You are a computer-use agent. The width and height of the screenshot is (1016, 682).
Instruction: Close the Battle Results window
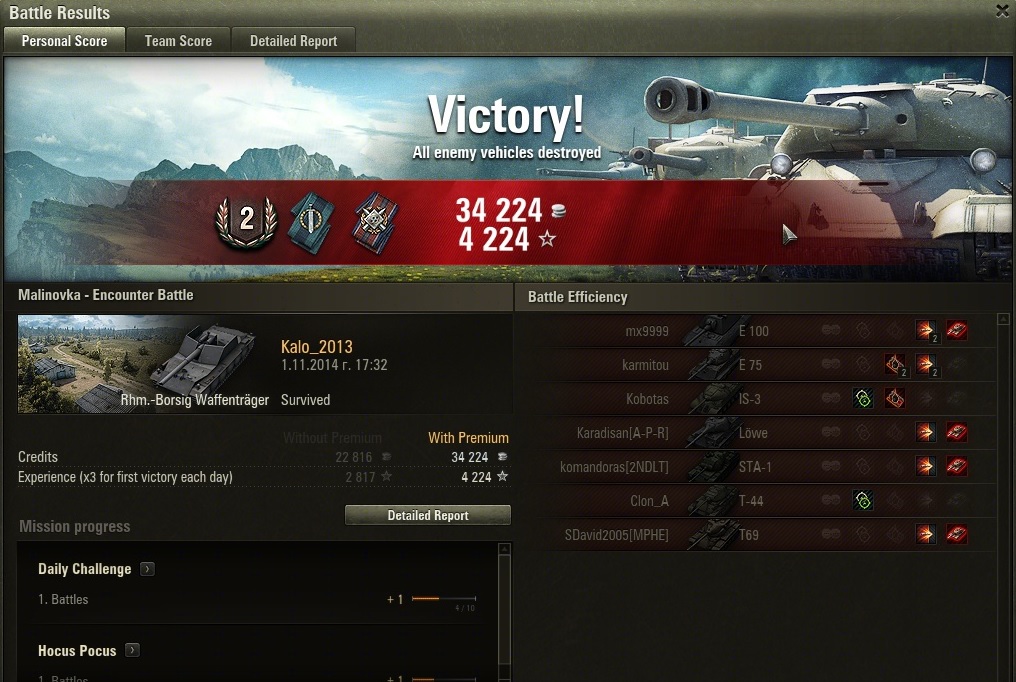click(1002, 11)
